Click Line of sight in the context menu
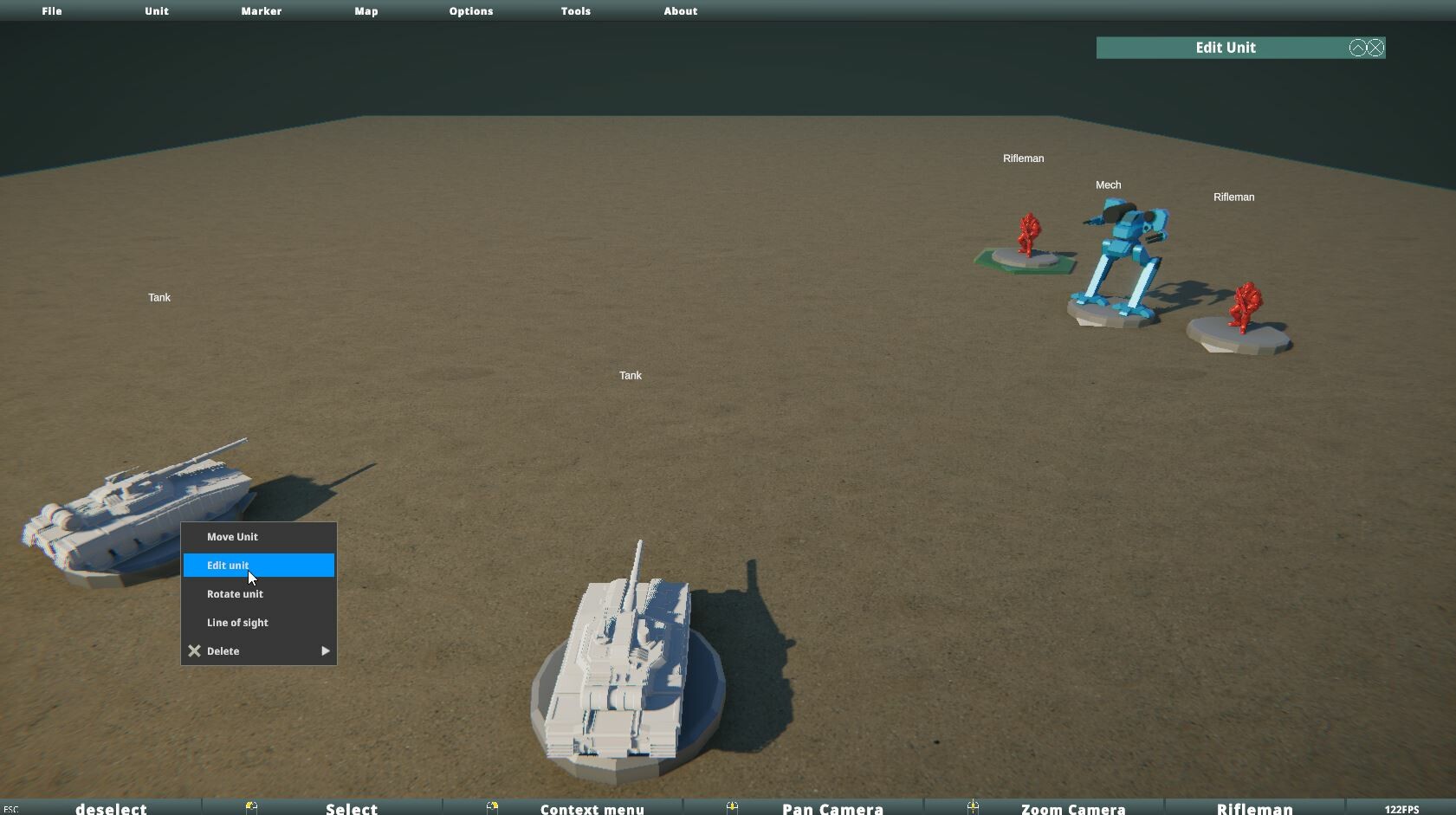The width and height of the screenshot is (1456, 815). (x=237, y=622)
